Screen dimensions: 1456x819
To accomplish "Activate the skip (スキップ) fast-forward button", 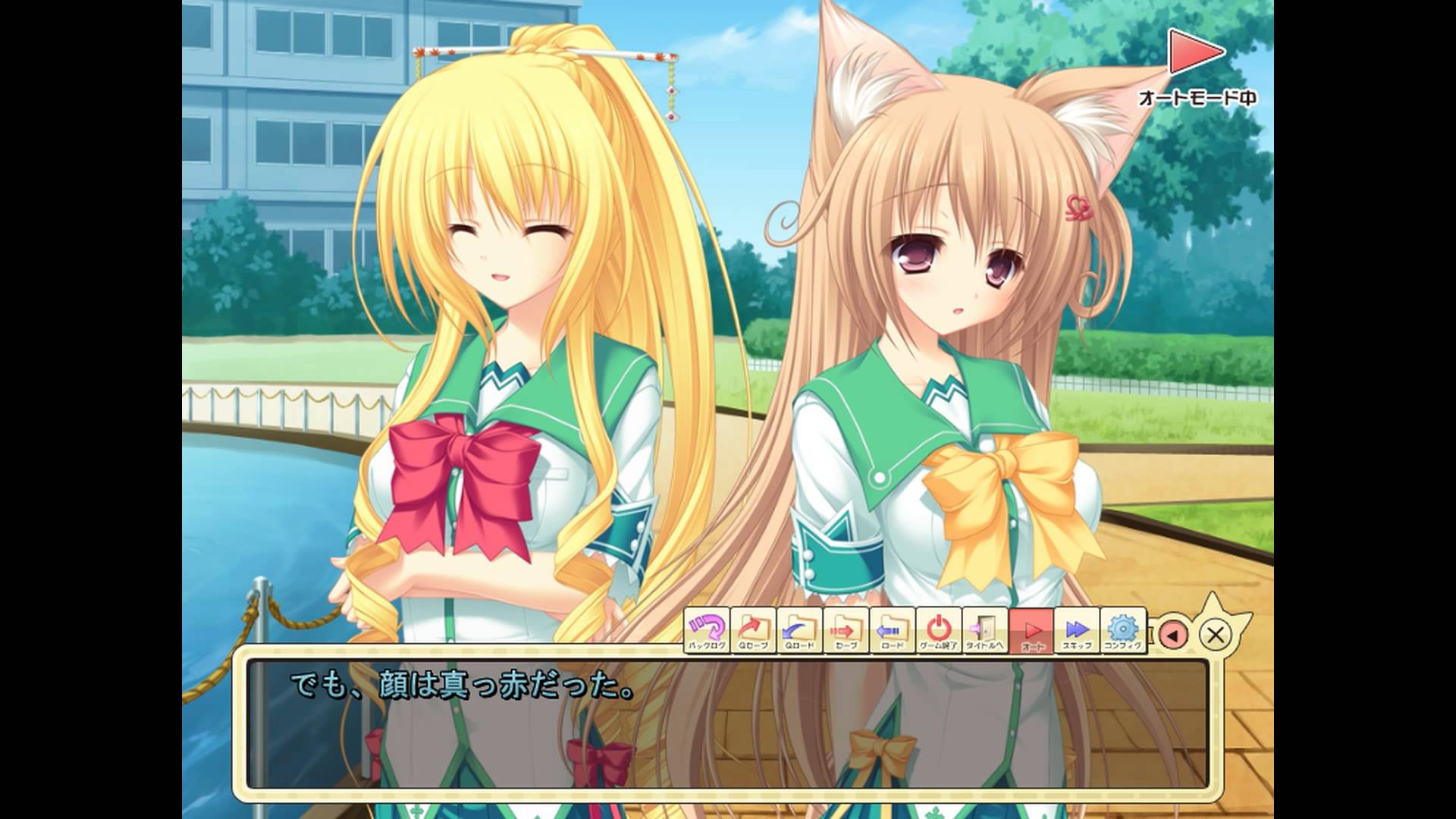I will click(x=1077, y=631).
